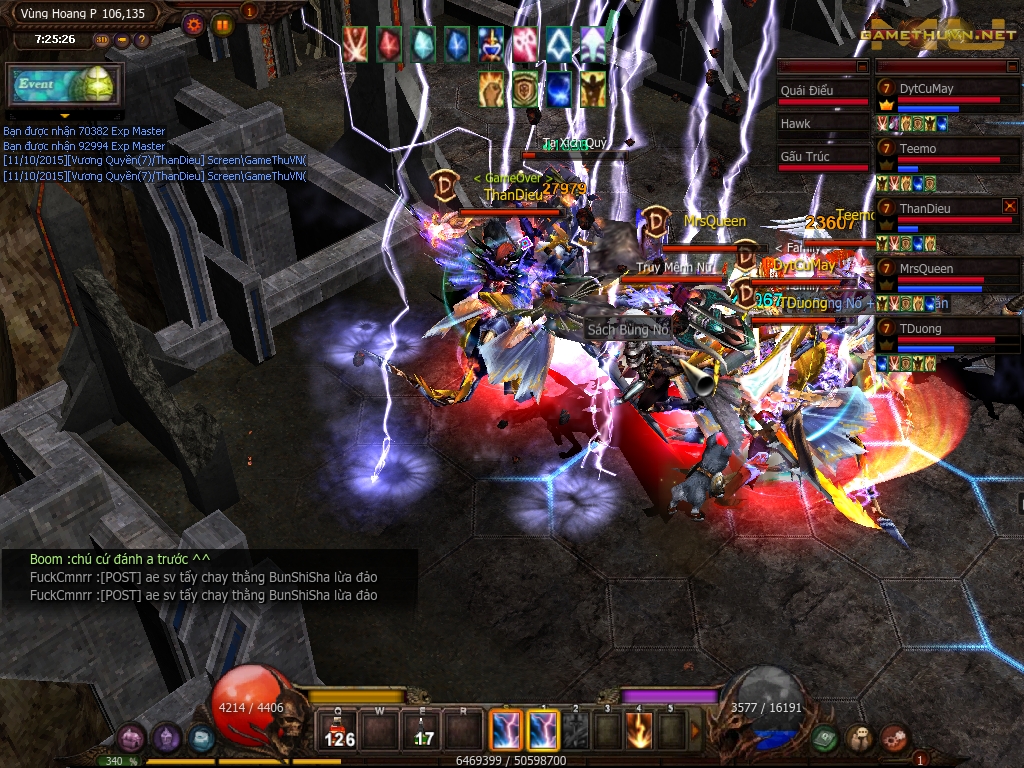
Task: Open the blue chat bubble button
Action: coord(201,739)
